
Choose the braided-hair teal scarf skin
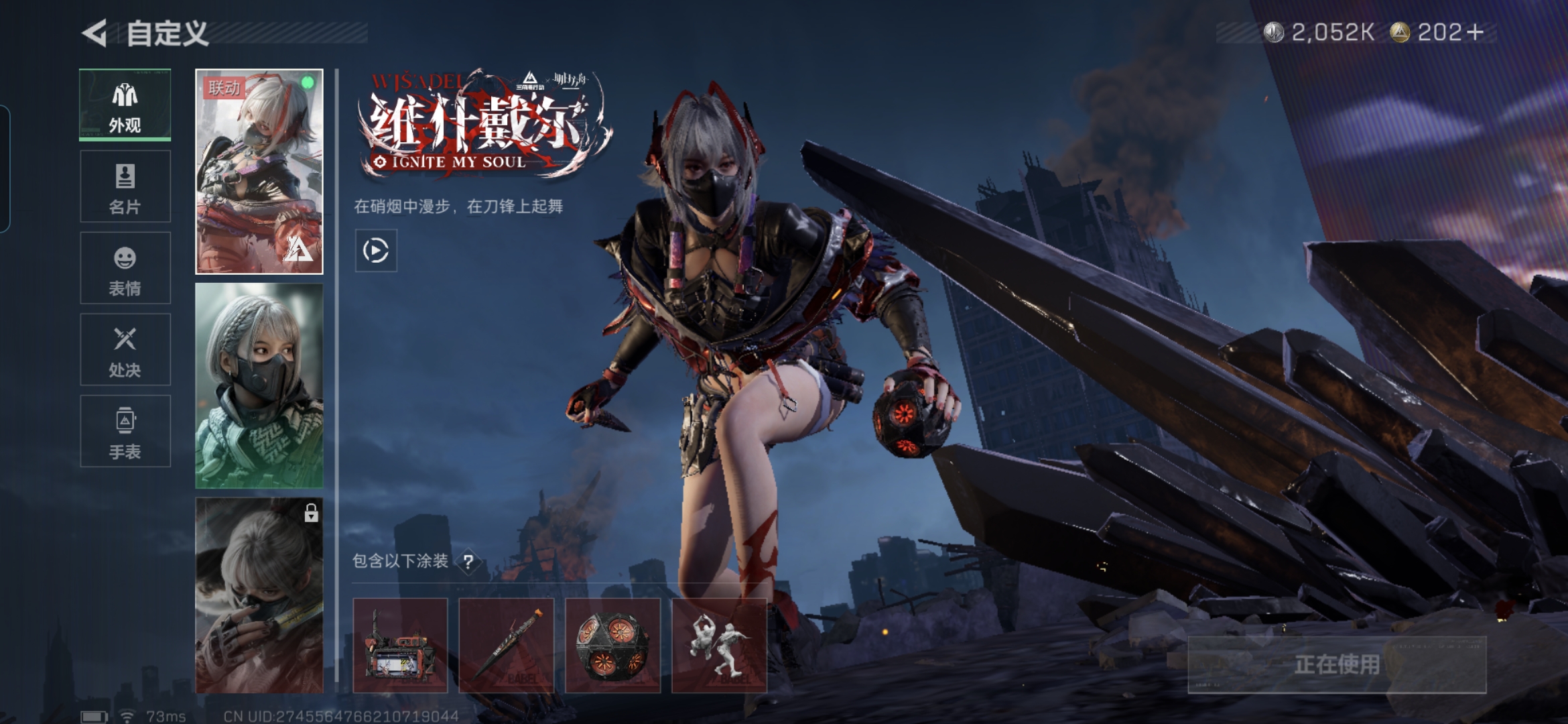tap(259, 385)
